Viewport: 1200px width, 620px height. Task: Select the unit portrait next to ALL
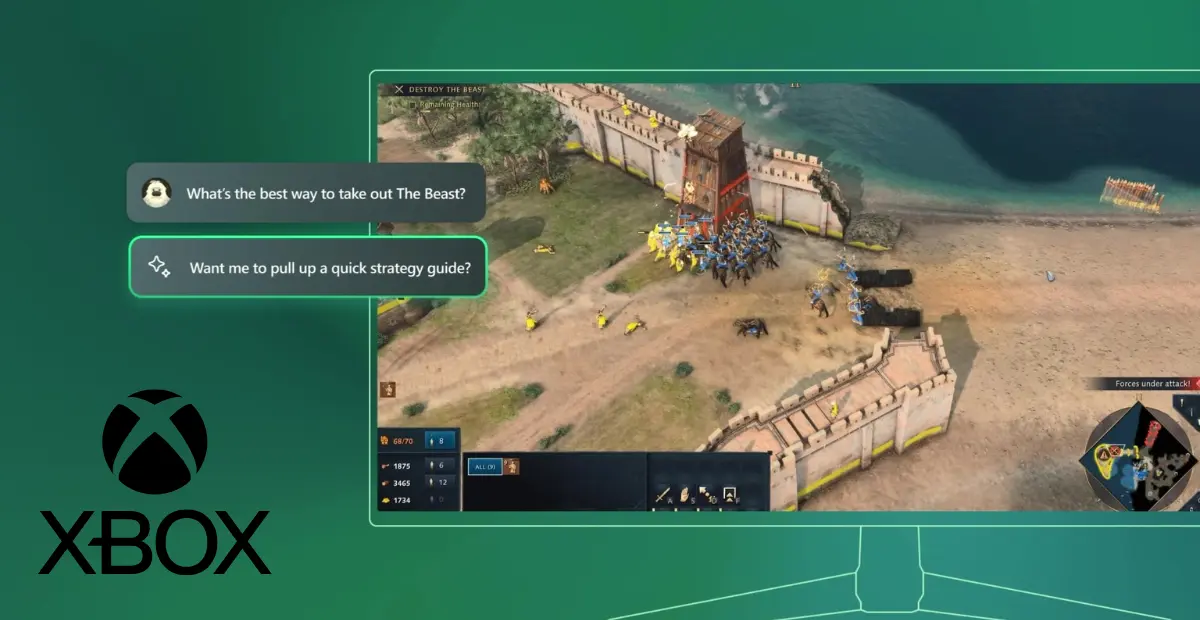click(510, 466)
